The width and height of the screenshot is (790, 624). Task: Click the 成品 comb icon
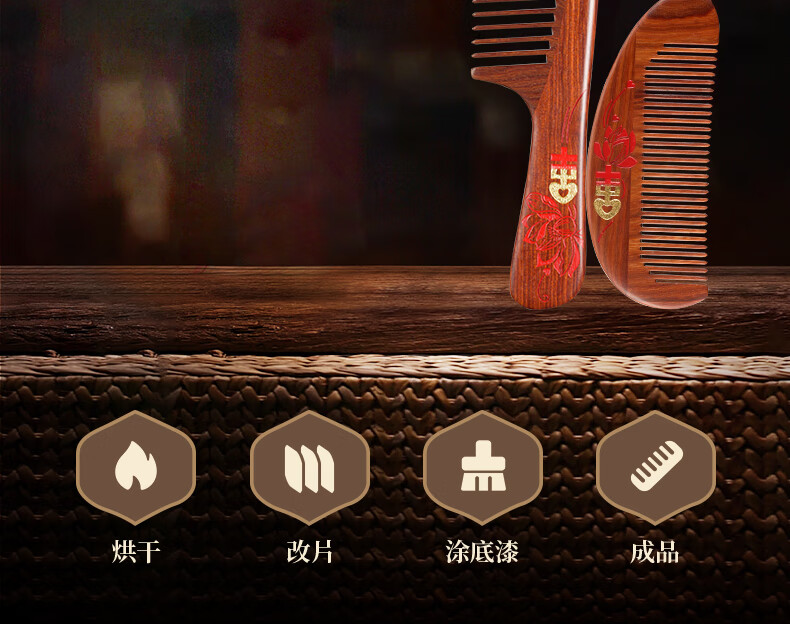655,467
